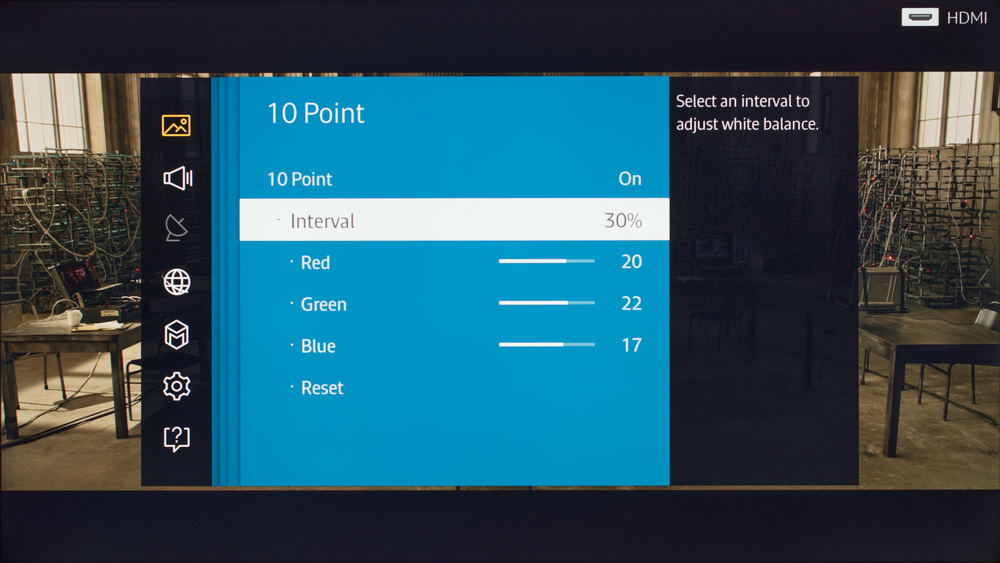Adjust the Red white balance slider
The image size is (1000, 563).
point(546,262)
